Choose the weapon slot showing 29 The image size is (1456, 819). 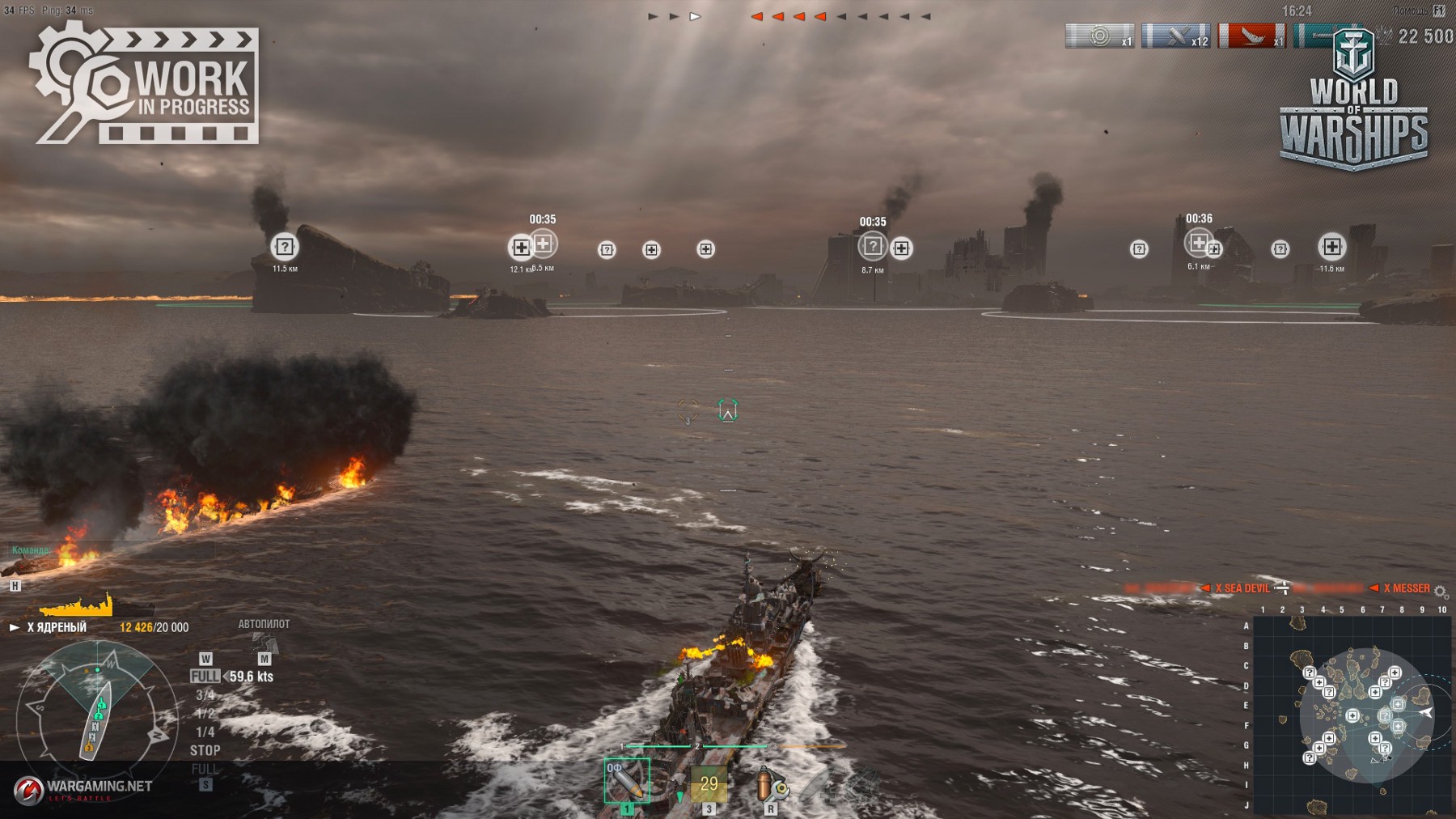(709, 783)
